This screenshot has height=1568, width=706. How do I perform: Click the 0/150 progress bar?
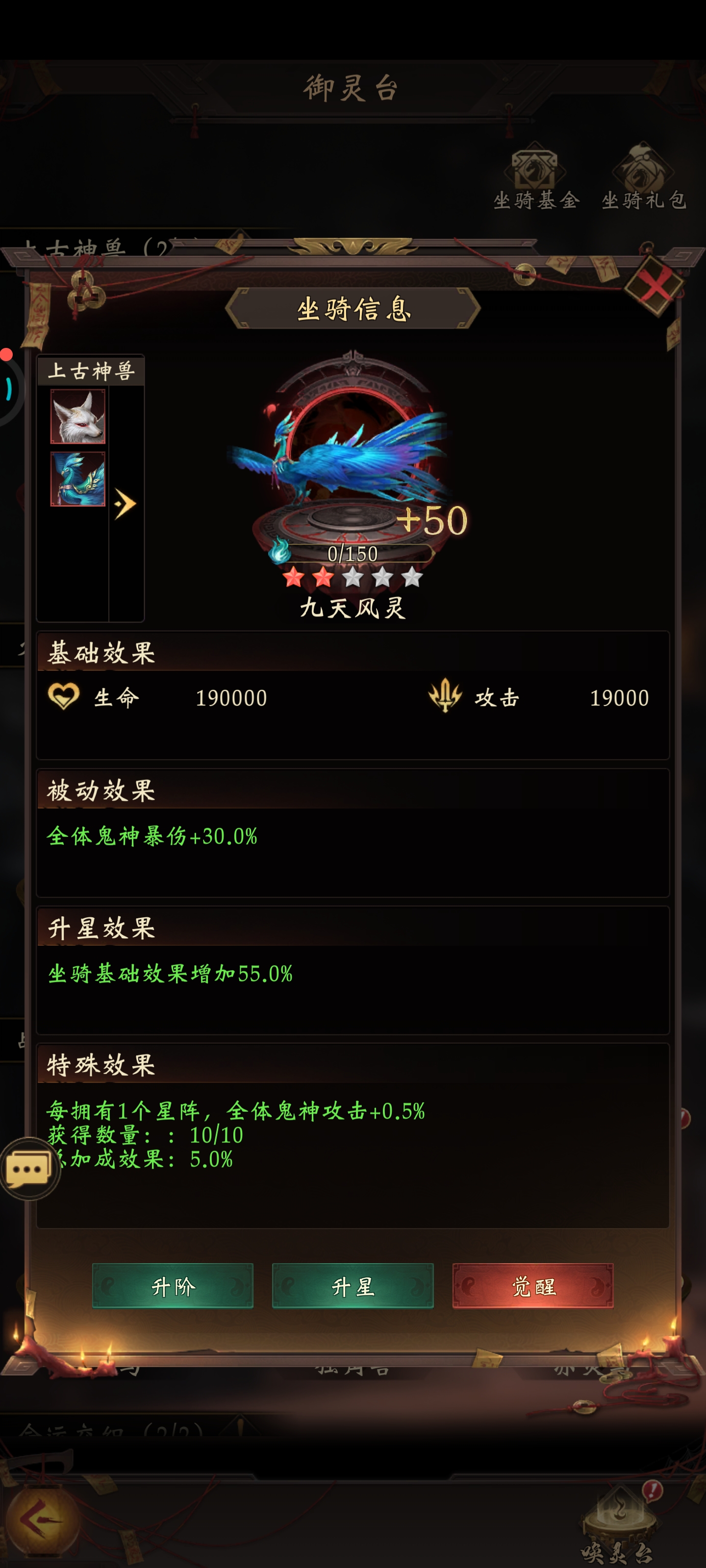tap(353, 553)
